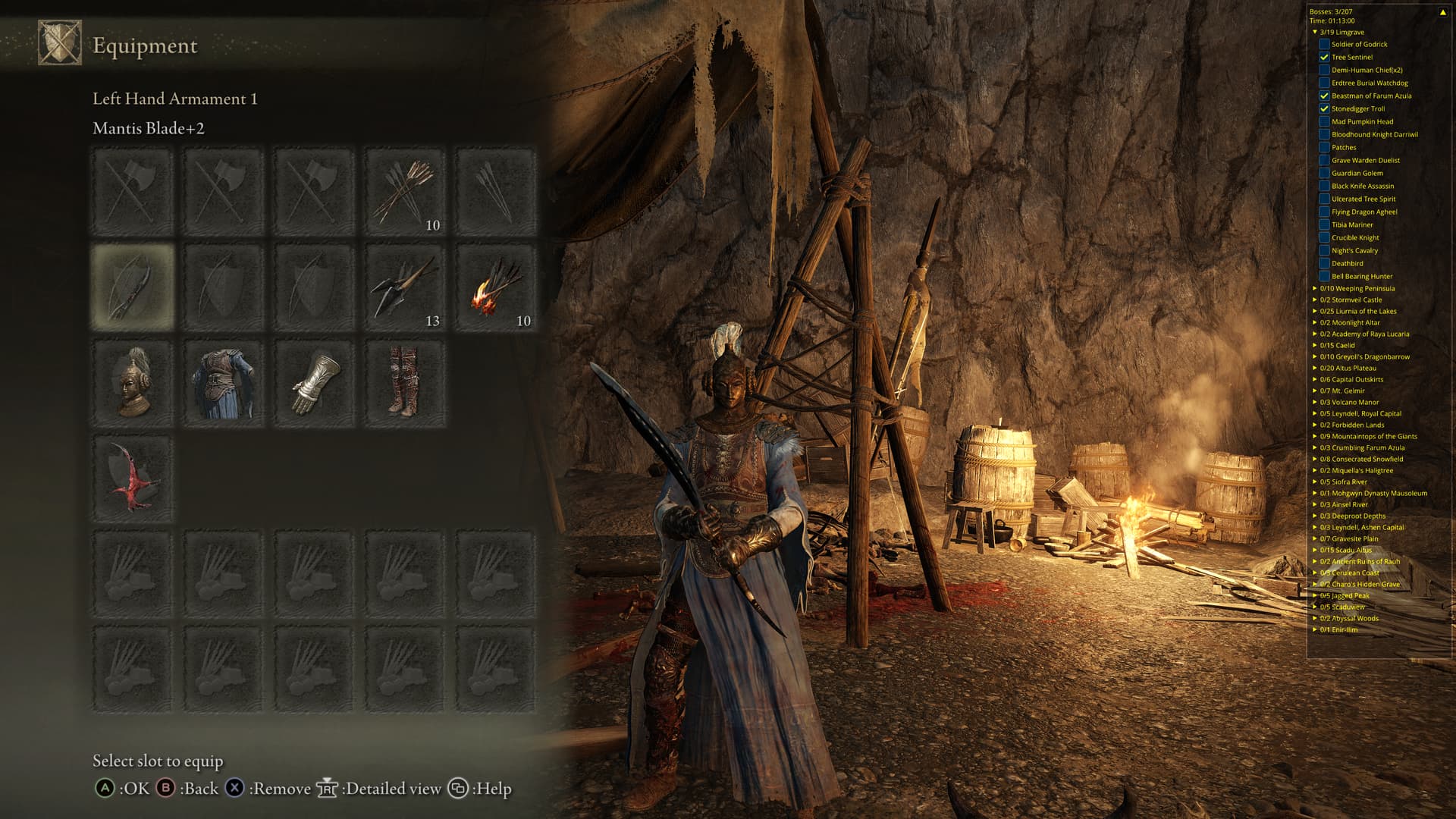Mark Bell Bearing Hunter as defeated

pos(1324,276)
